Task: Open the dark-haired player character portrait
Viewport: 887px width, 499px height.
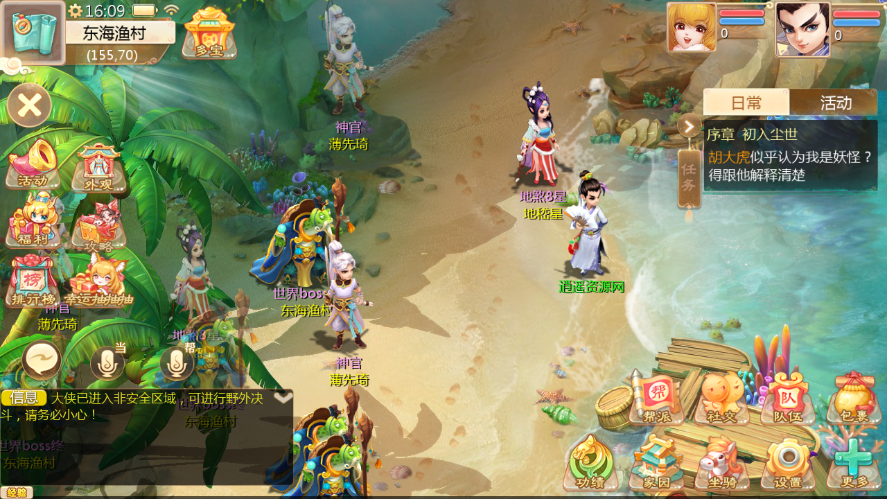Action: tap(802, 28)
